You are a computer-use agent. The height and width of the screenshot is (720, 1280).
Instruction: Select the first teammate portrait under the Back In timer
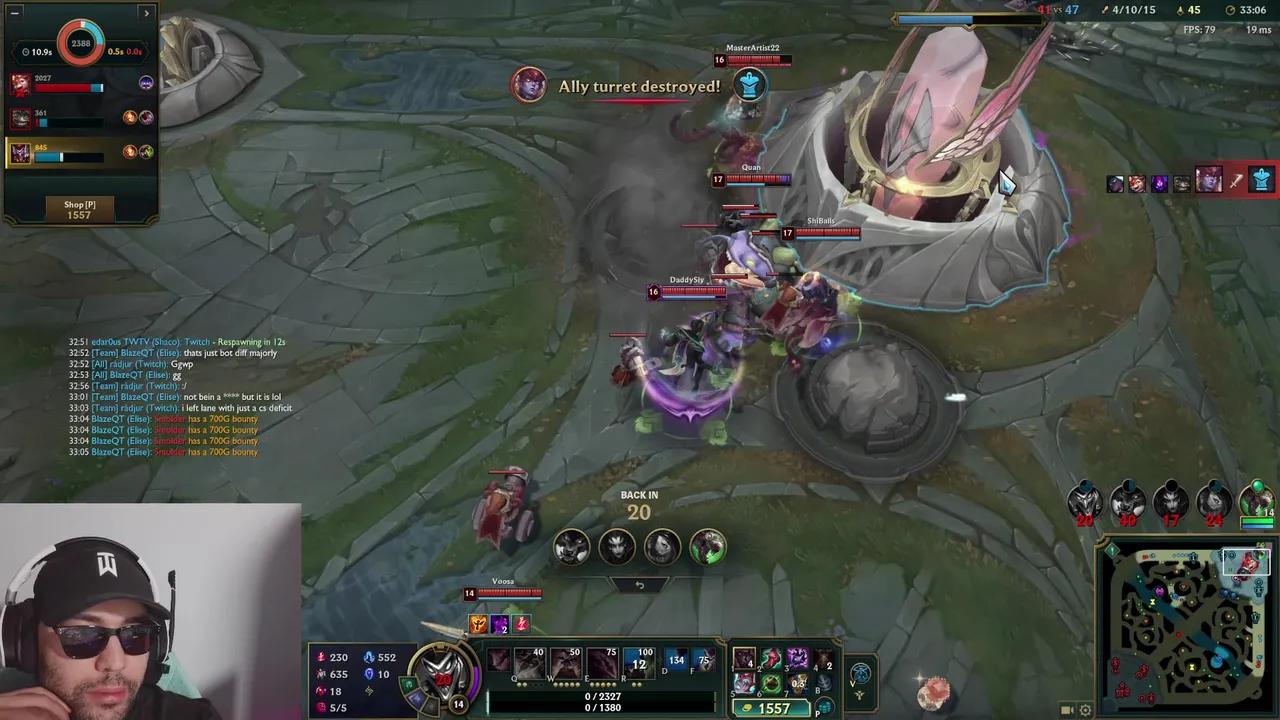tap(571, 545)
